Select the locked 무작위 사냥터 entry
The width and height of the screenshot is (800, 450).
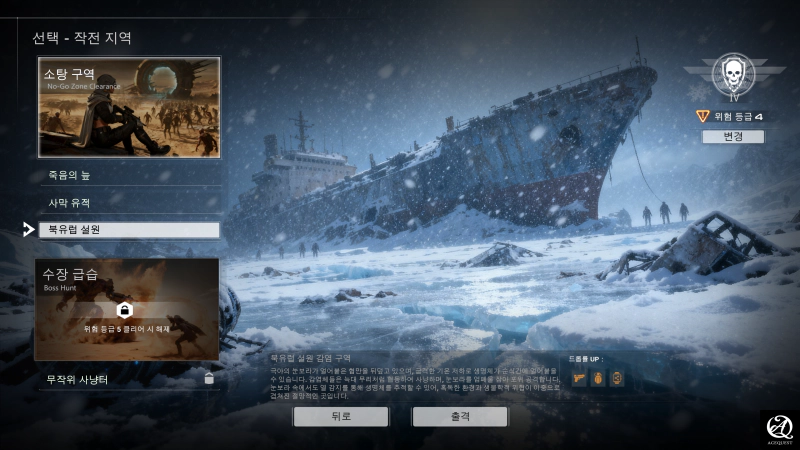point(129,379)
